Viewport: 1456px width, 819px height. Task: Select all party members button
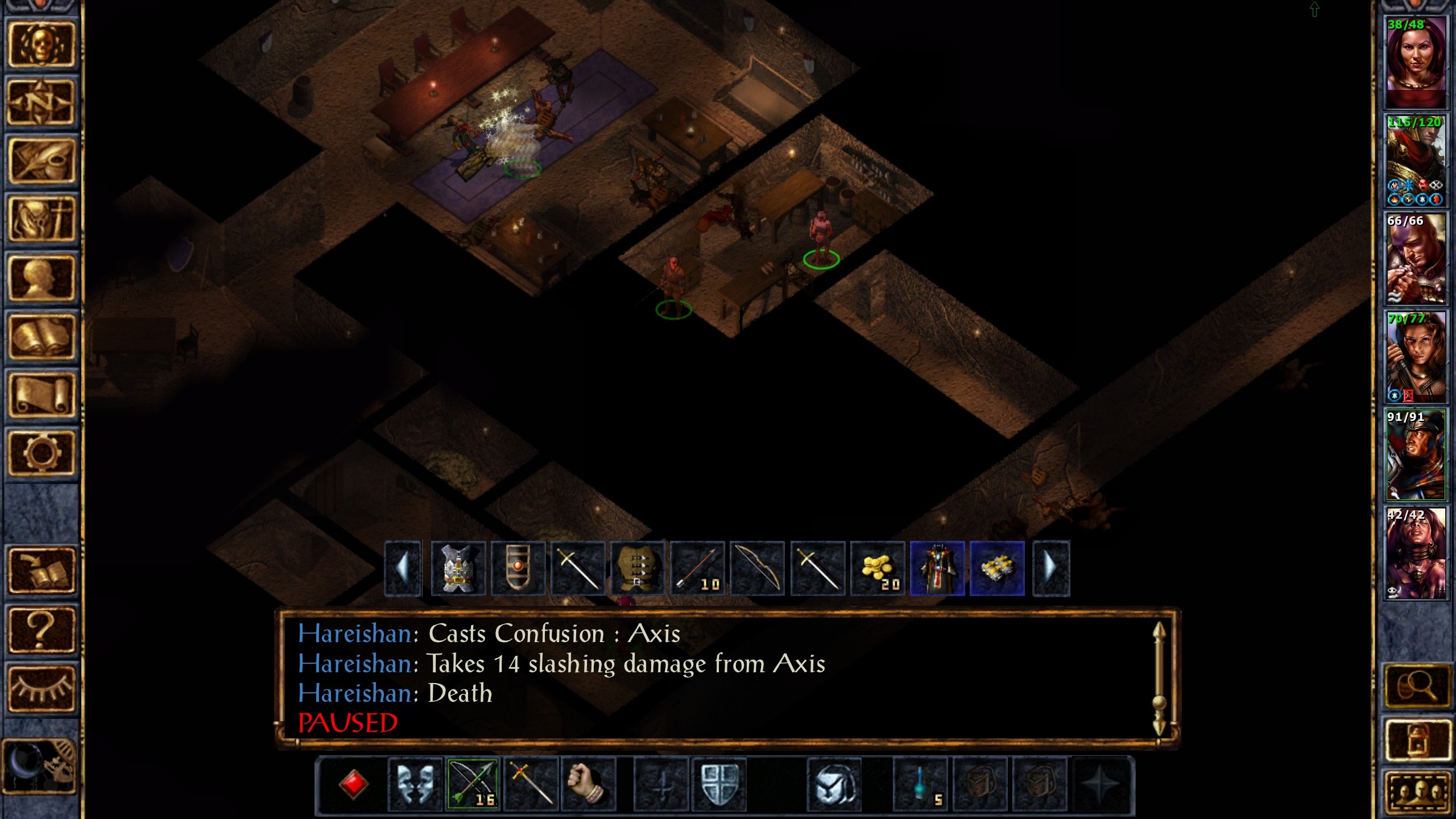tap(1416, 792)
